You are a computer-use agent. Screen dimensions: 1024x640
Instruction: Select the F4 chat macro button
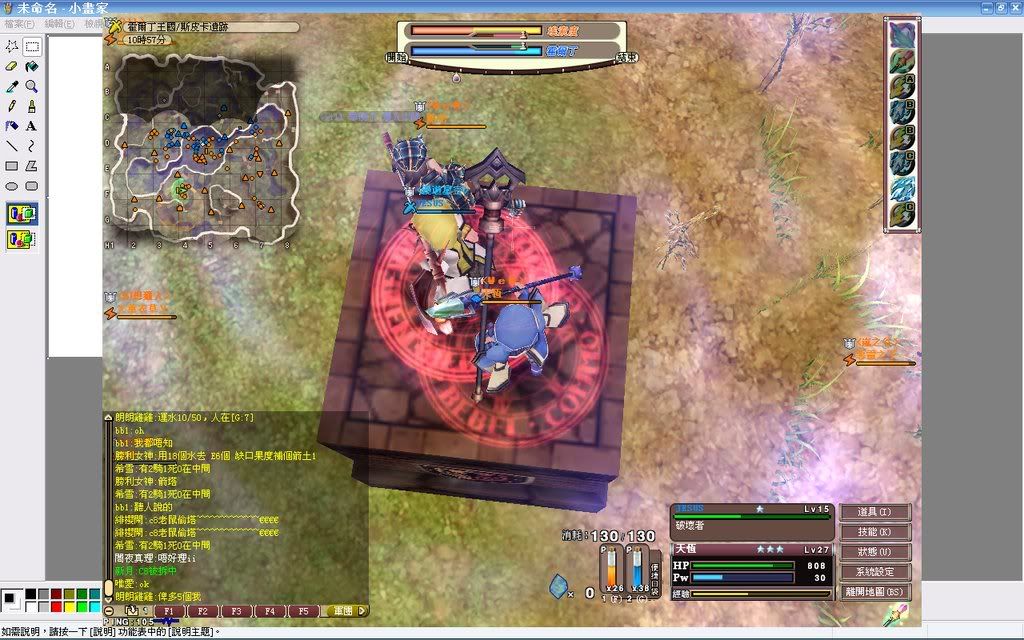pyautogui.click(x=269, y=611)
